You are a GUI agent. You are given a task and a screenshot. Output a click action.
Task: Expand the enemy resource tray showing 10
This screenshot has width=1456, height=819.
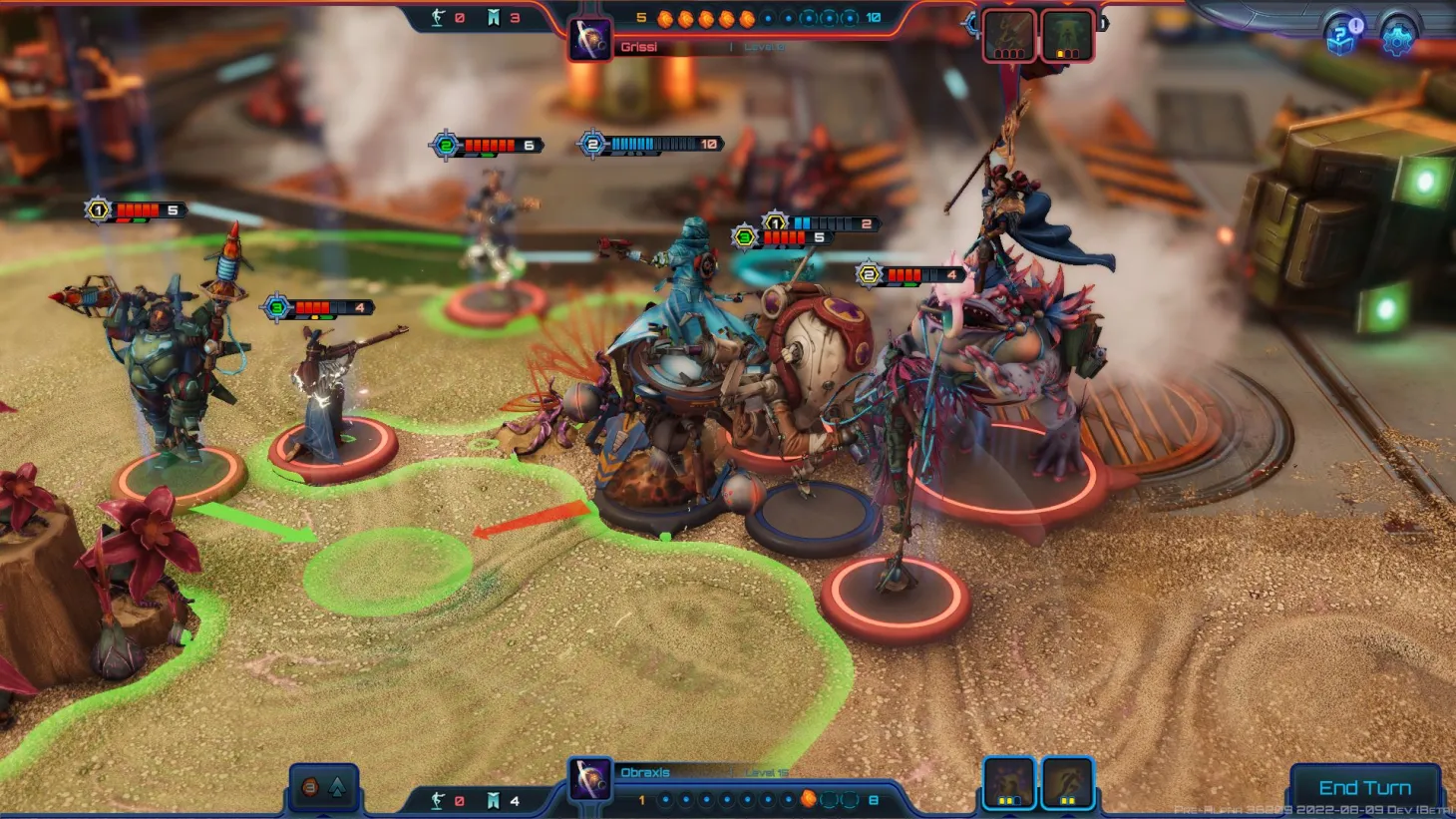(x=872, y=17)
